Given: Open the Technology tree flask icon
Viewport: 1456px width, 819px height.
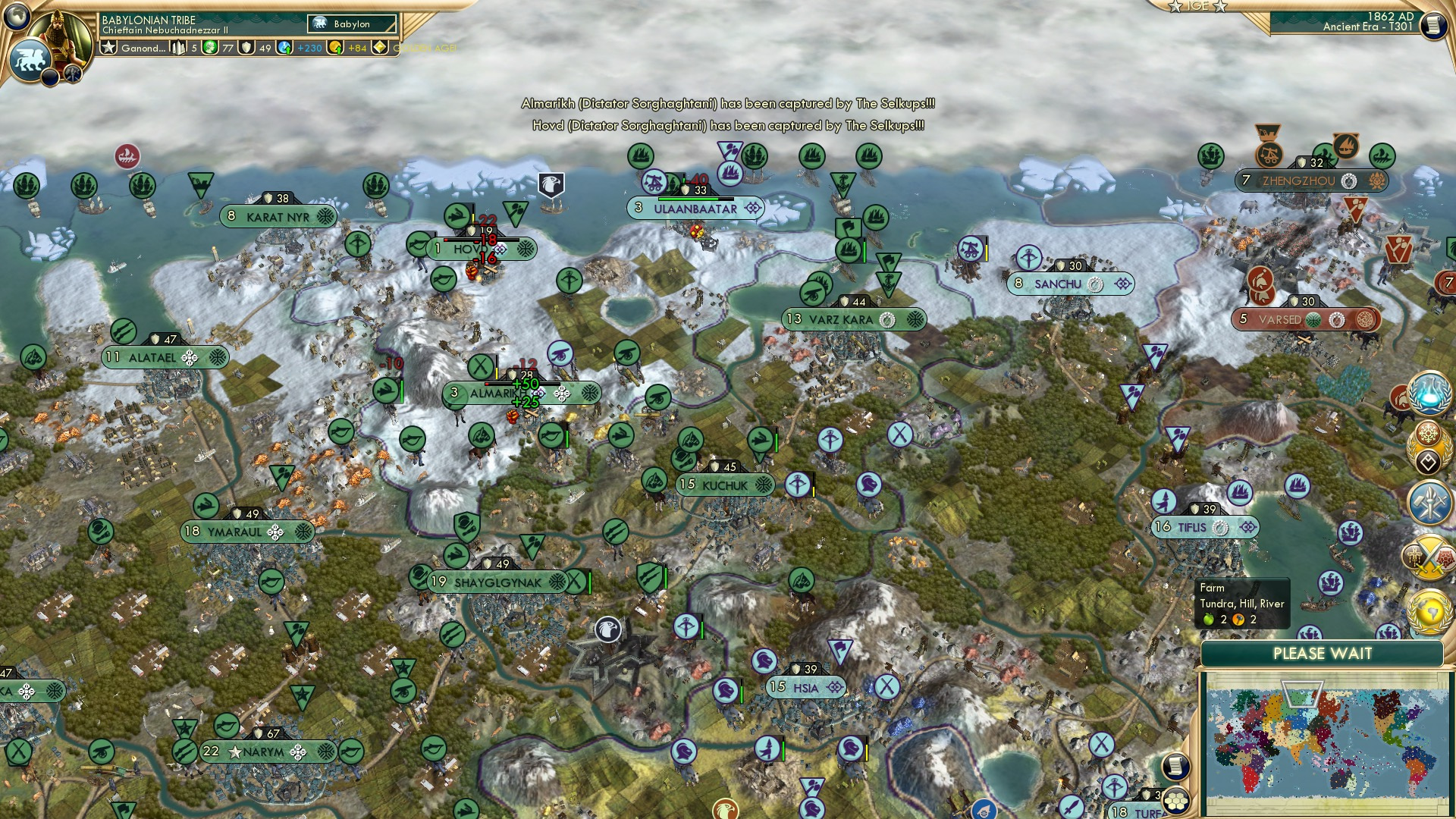Looking at the screenshot, I should tap(1426, 393).
